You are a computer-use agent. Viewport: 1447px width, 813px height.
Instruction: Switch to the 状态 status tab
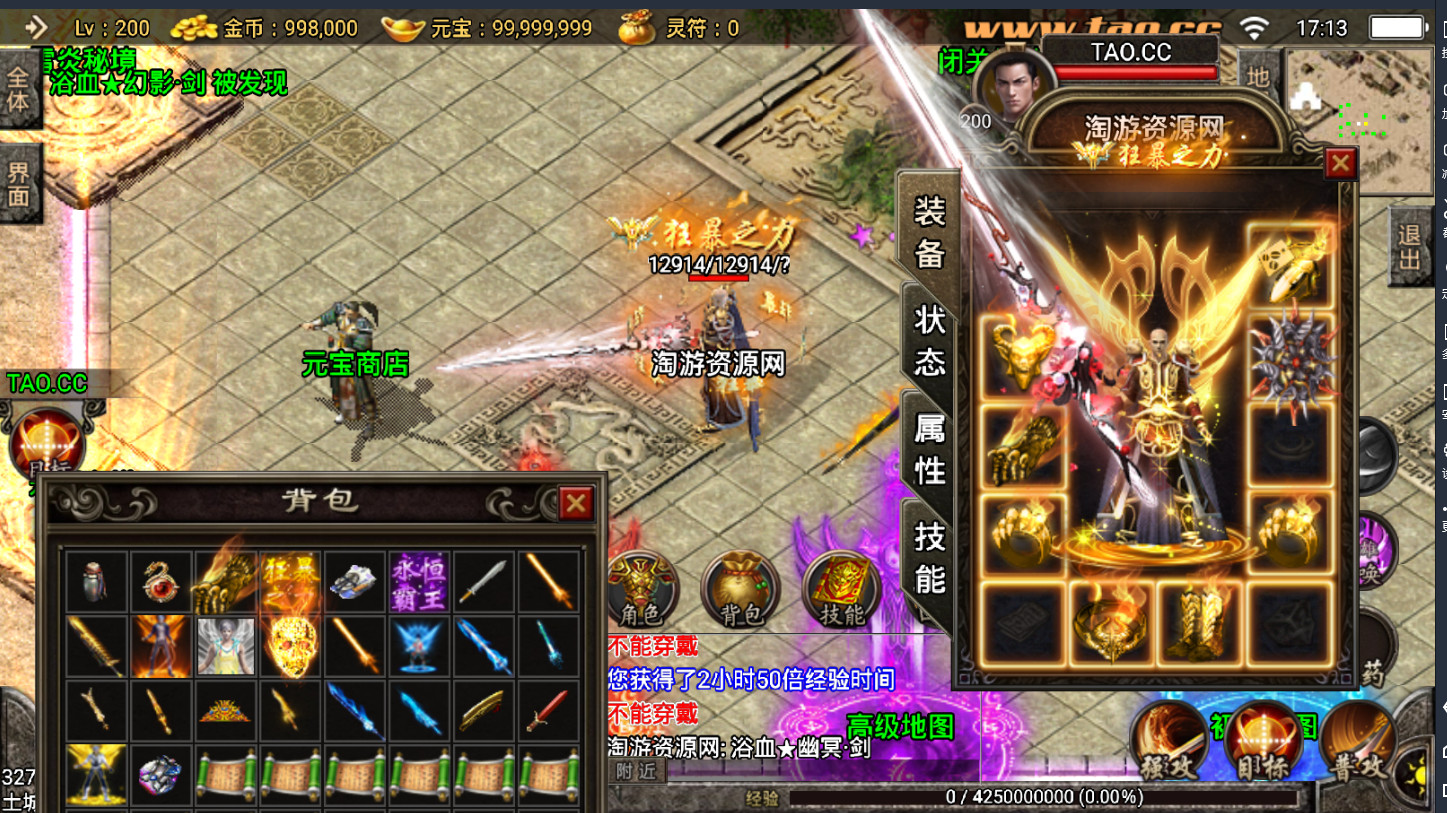click(929, 339)
